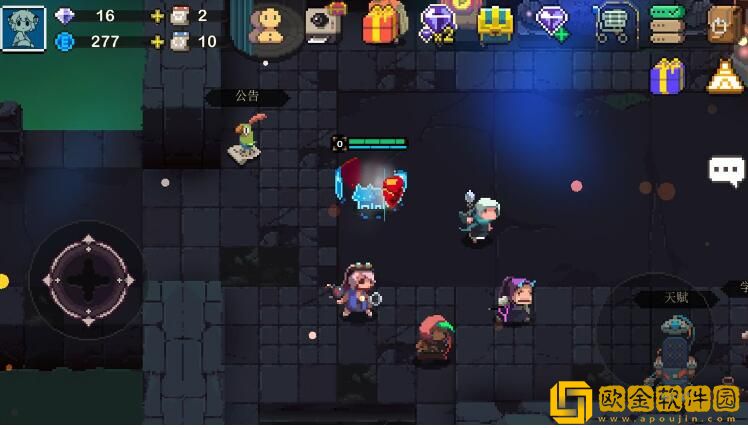This screenshot has width=748, height=428.
Task: Open the yellow treasure chest icon
Action: [x=494, y=23]
